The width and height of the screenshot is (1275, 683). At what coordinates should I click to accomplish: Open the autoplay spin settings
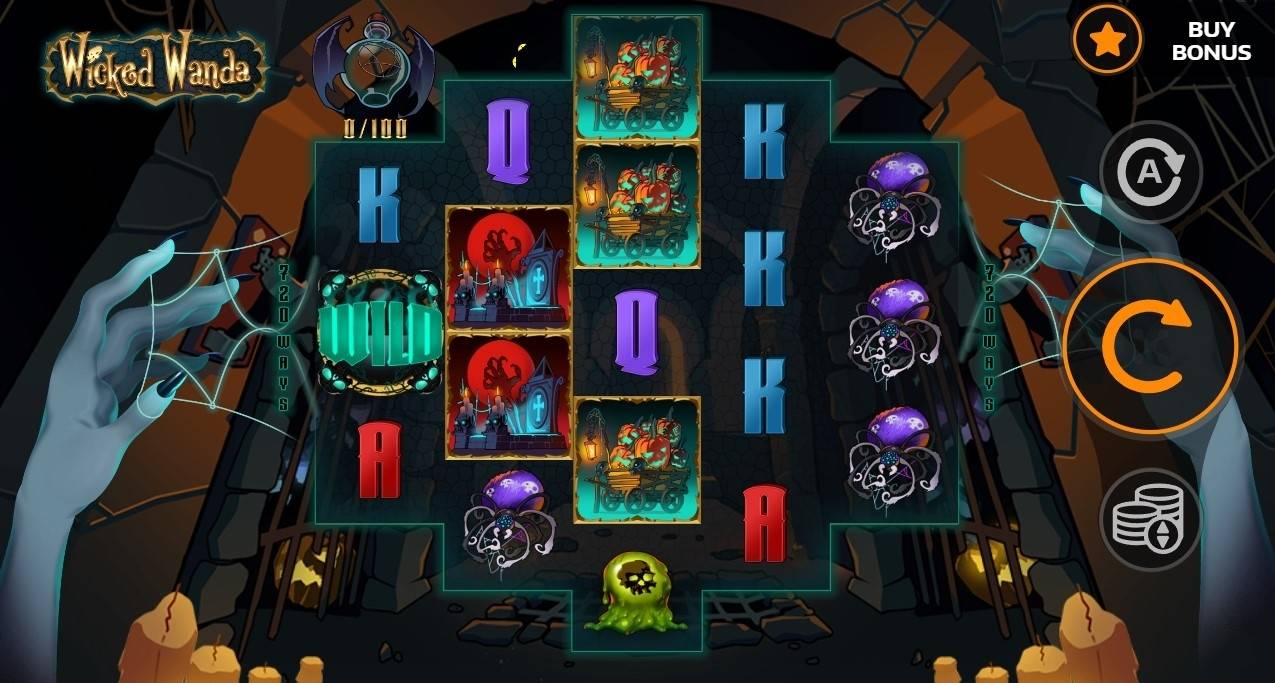click(x=1150, y=173)
